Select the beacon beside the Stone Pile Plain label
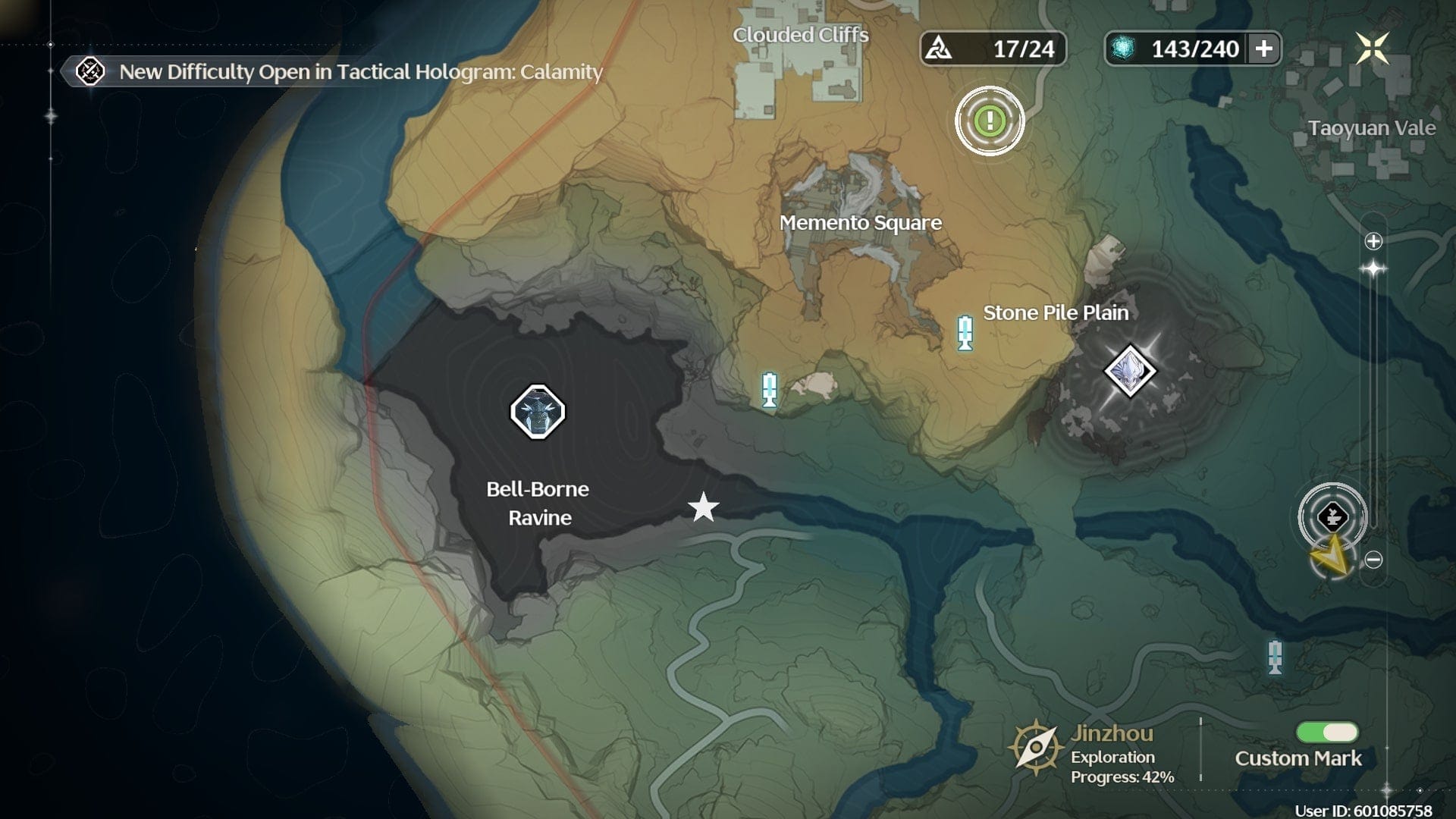The width and height of the screenshot is (1456, 819). pyautogui.click(x=965, y=332)
